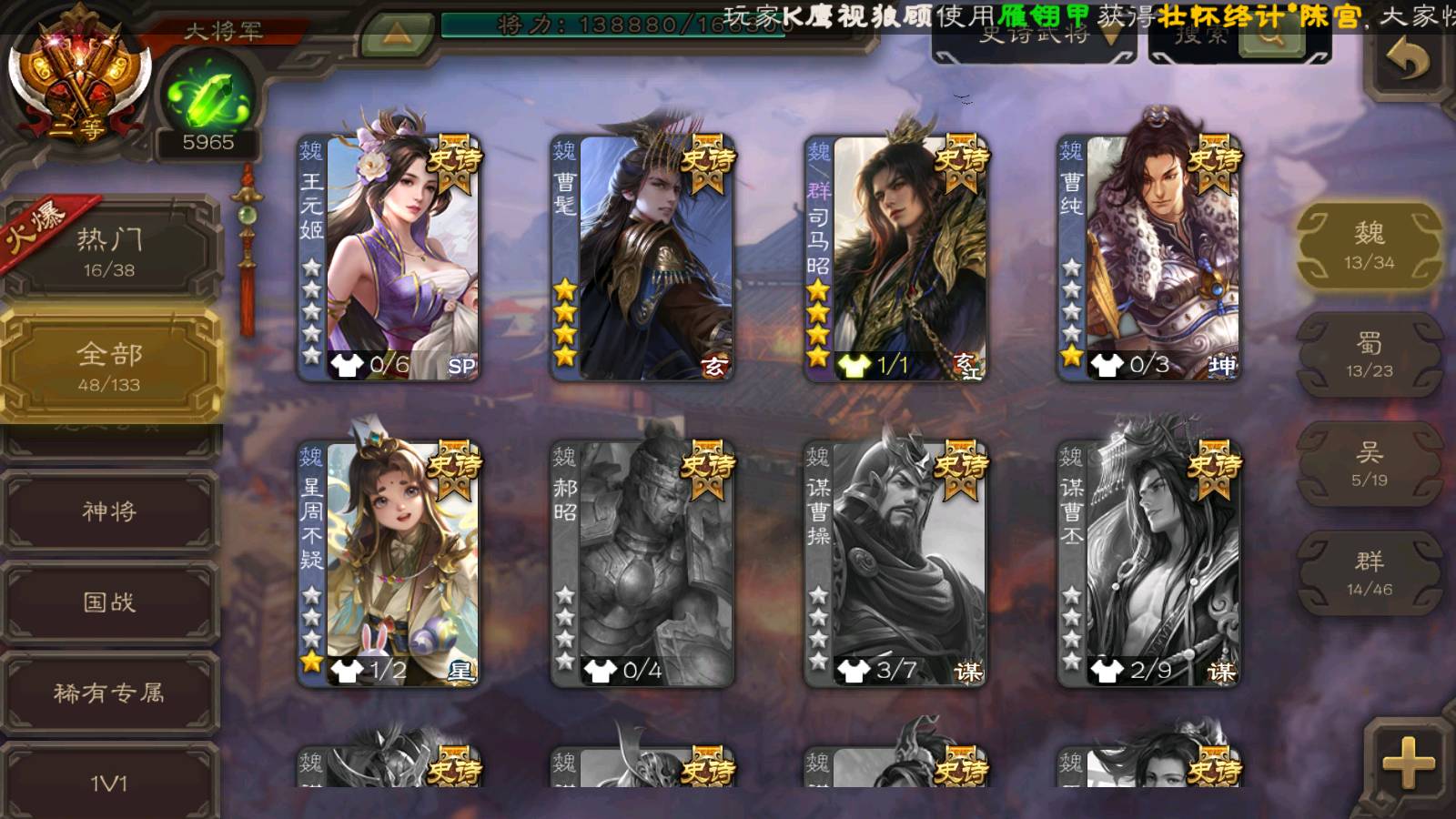Open the greyed-out 郝昭 card
Viewport: 1456px width, 819px height.
[x=642, y=564]
